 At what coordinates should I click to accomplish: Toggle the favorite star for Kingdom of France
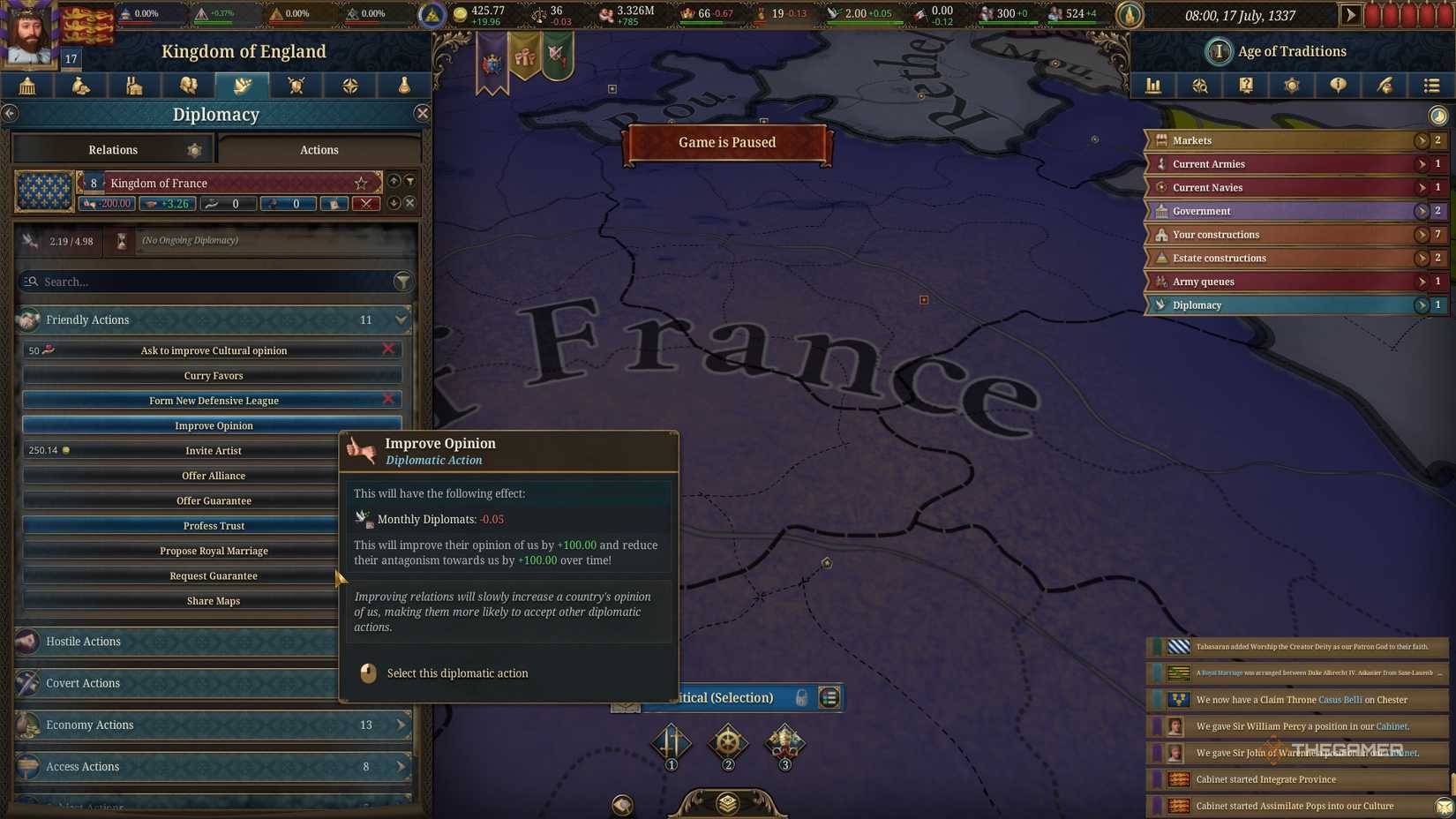[x=360, y=183]
